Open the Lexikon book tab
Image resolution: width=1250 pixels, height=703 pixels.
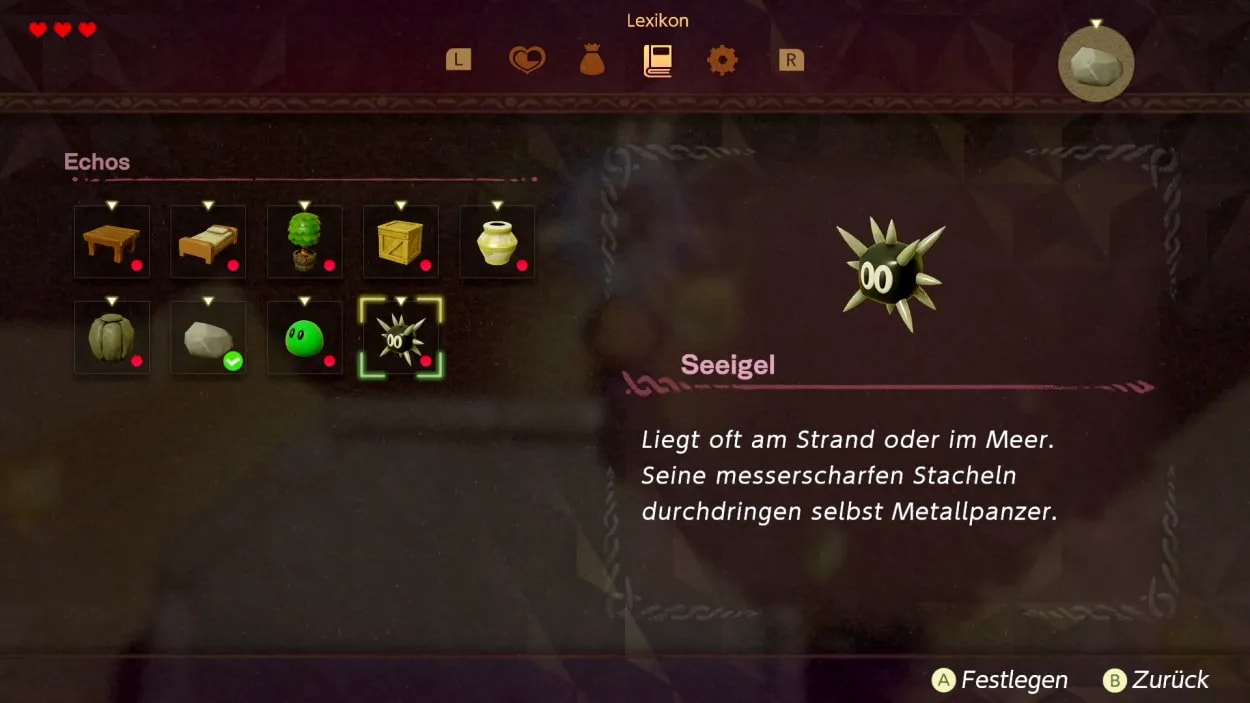point(657,61)
